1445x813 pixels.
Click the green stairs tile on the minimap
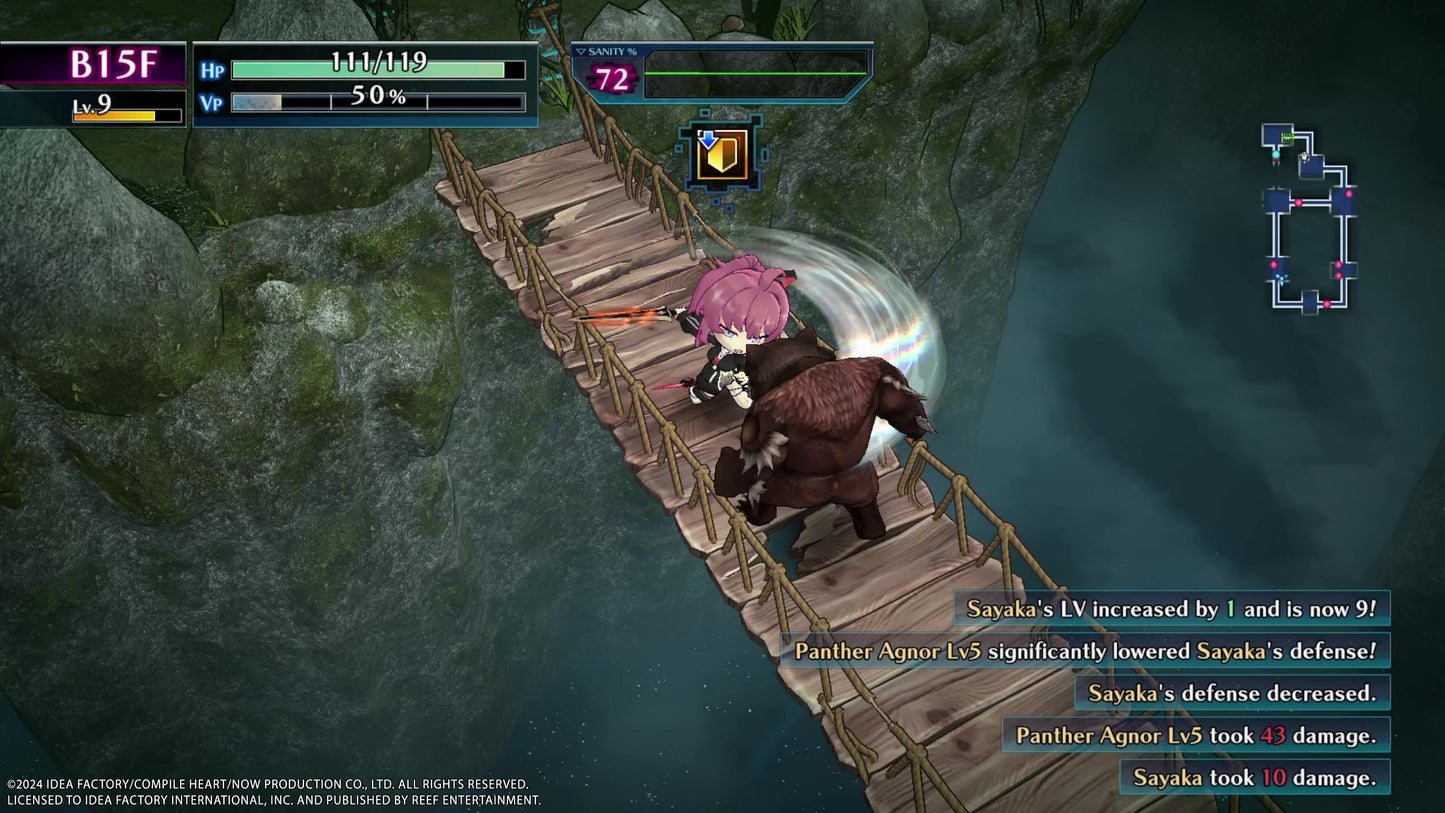point(1287,136)
